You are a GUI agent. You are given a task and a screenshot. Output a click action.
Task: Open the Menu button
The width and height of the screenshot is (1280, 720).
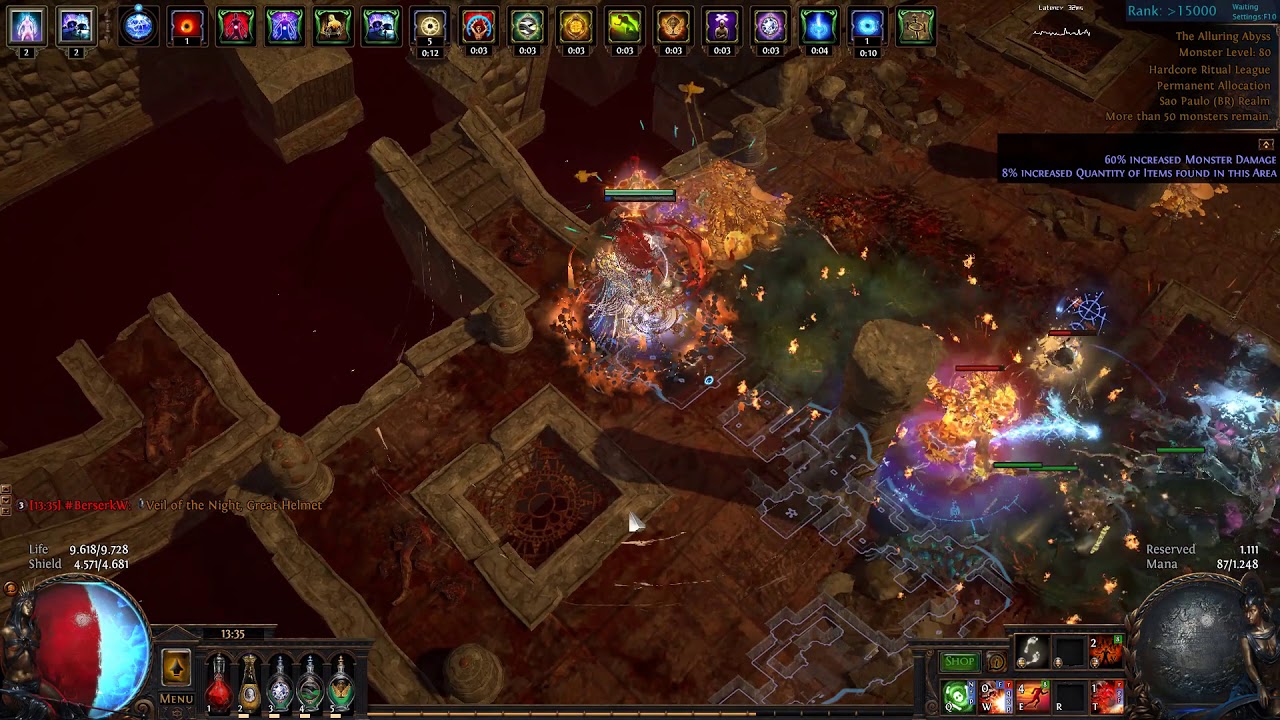point(176,699)
